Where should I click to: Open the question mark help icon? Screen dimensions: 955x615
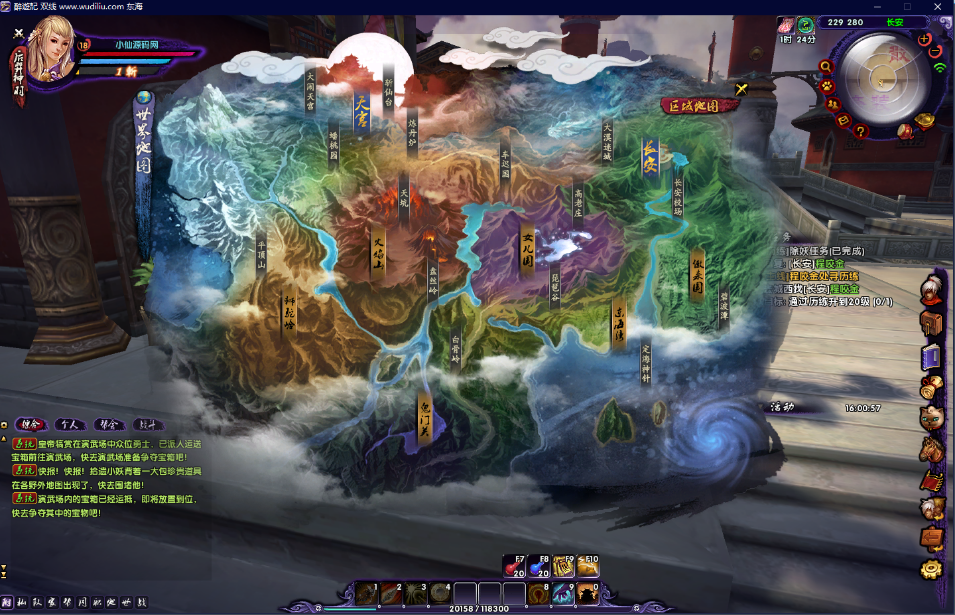[x=862, y=131]
